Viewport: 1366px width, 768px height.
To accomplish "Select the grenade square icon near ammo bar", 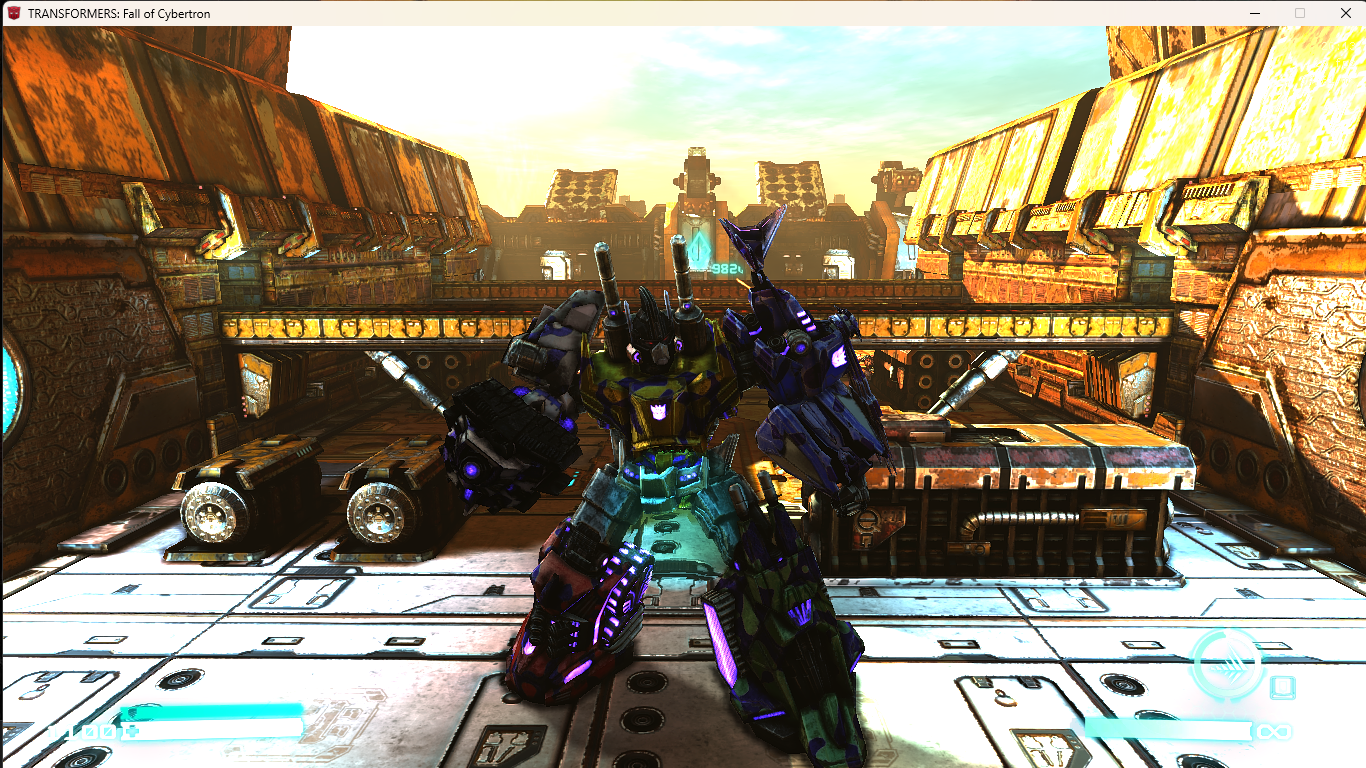I will click(1282, 687).
